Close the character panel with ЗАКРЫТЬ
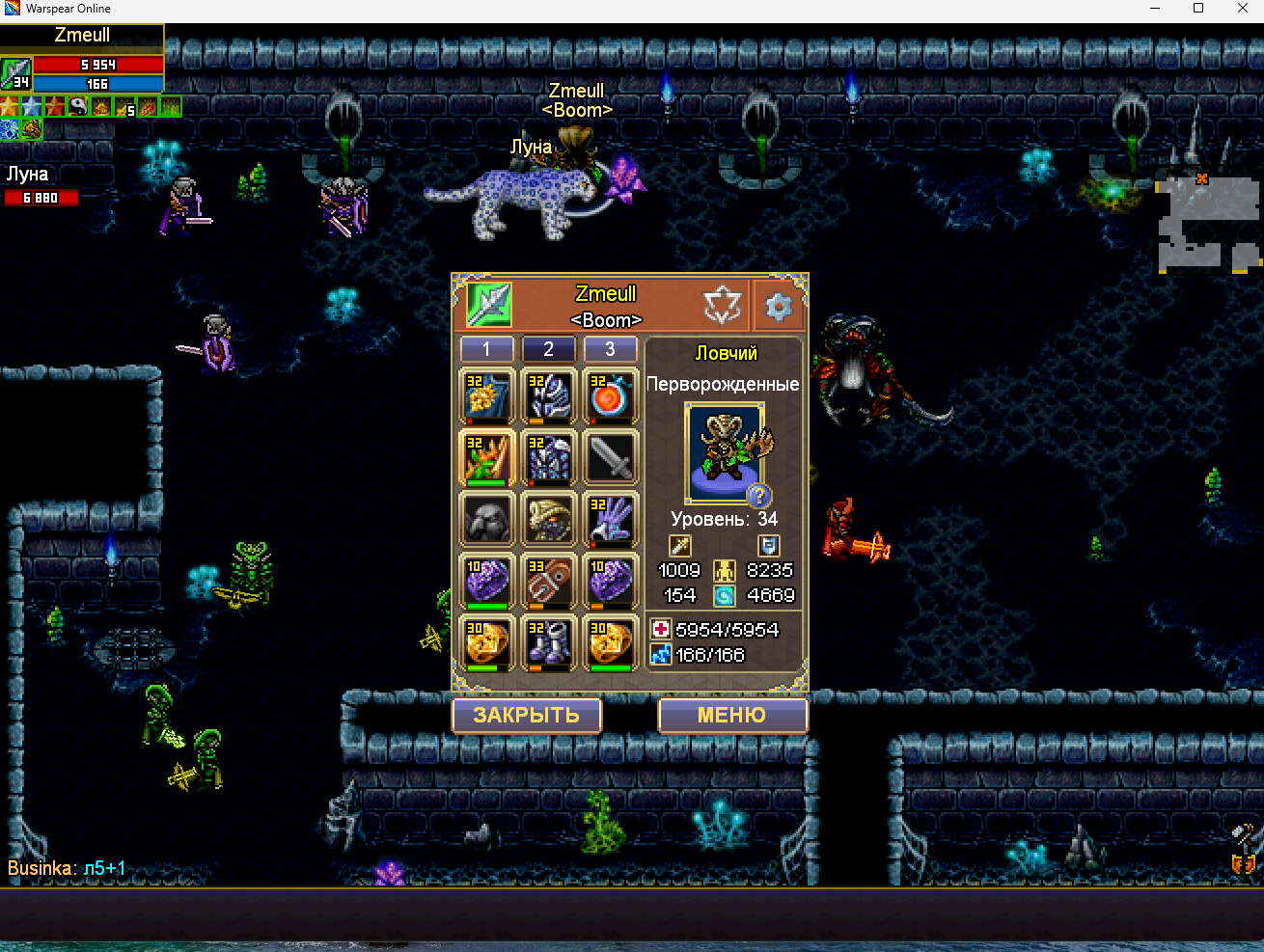The width and height of the screenshot is (1264, 952). coord(527,716)
